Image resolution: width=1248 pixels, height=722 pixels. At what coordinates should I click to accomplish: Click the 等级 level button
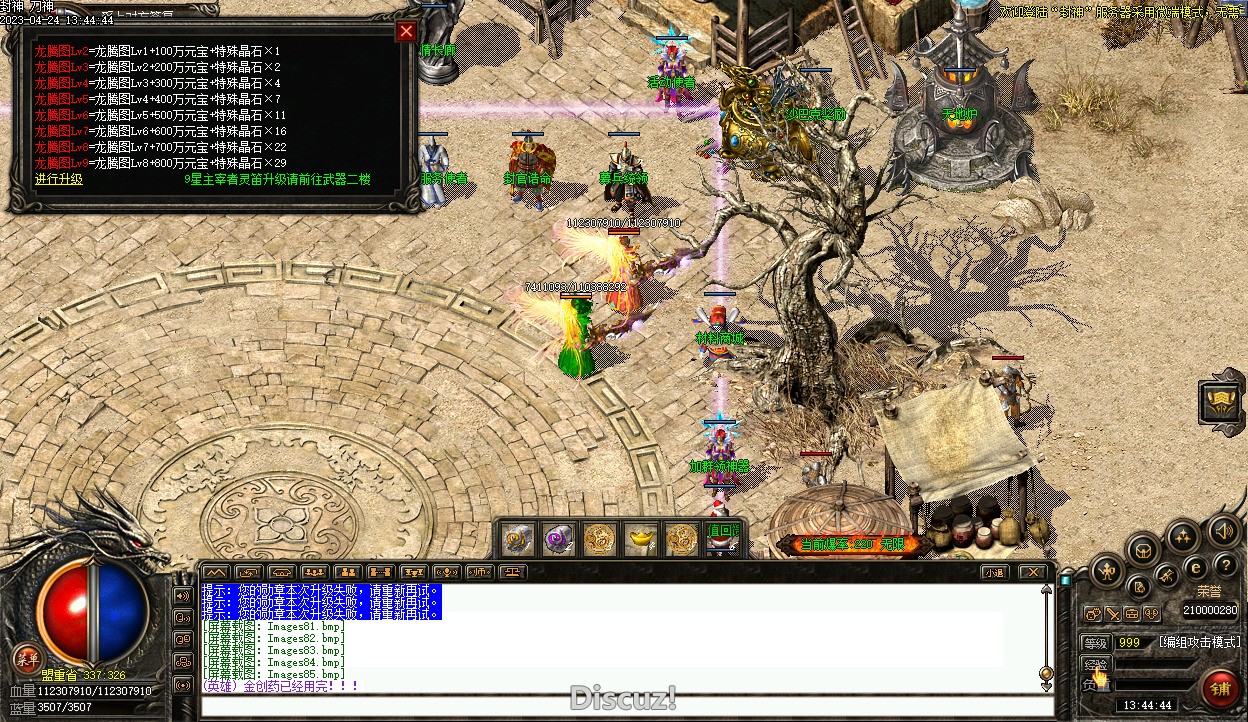tap(1096, 643)
